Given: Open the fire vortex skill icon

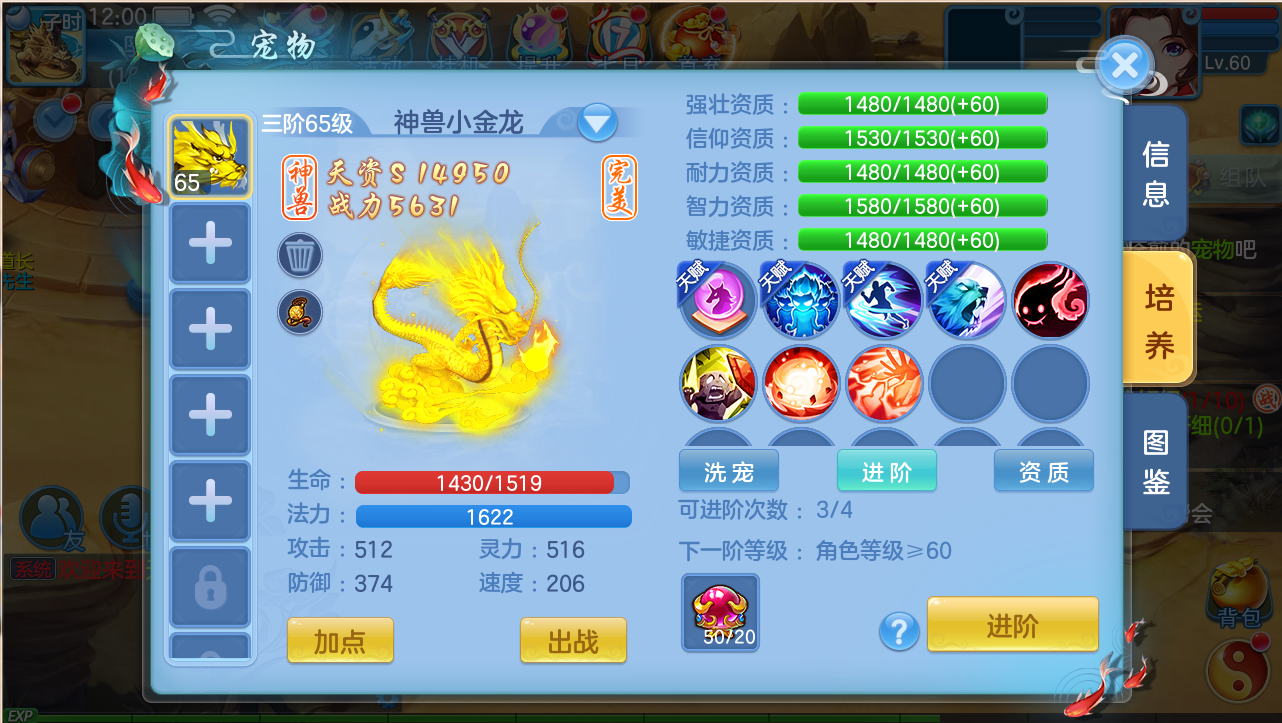Looking at the screenshot, I should coord(800,385).
